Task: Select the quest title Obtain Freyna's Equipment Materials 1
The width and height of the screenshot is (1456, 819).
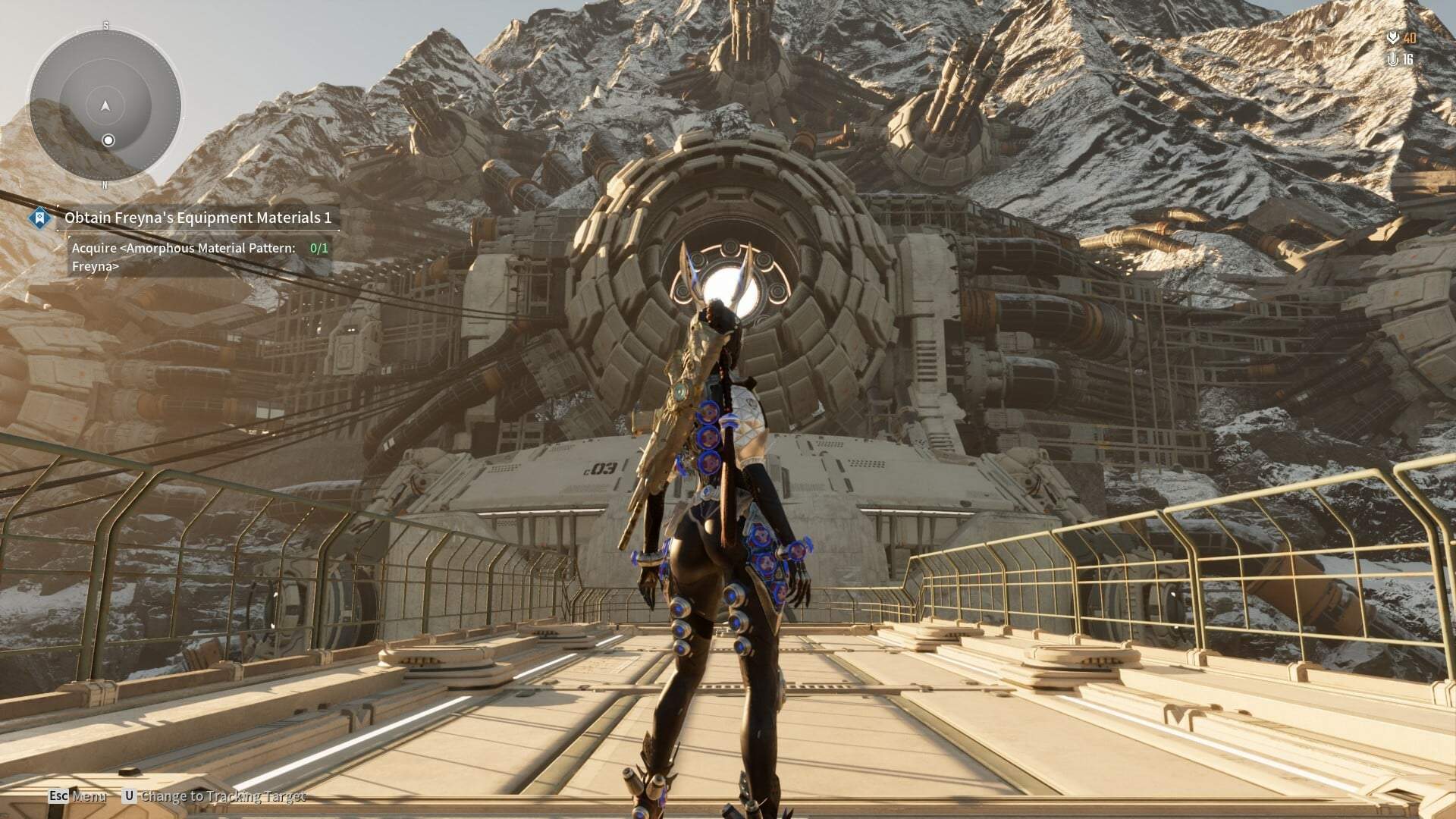Action: point(201,218)
